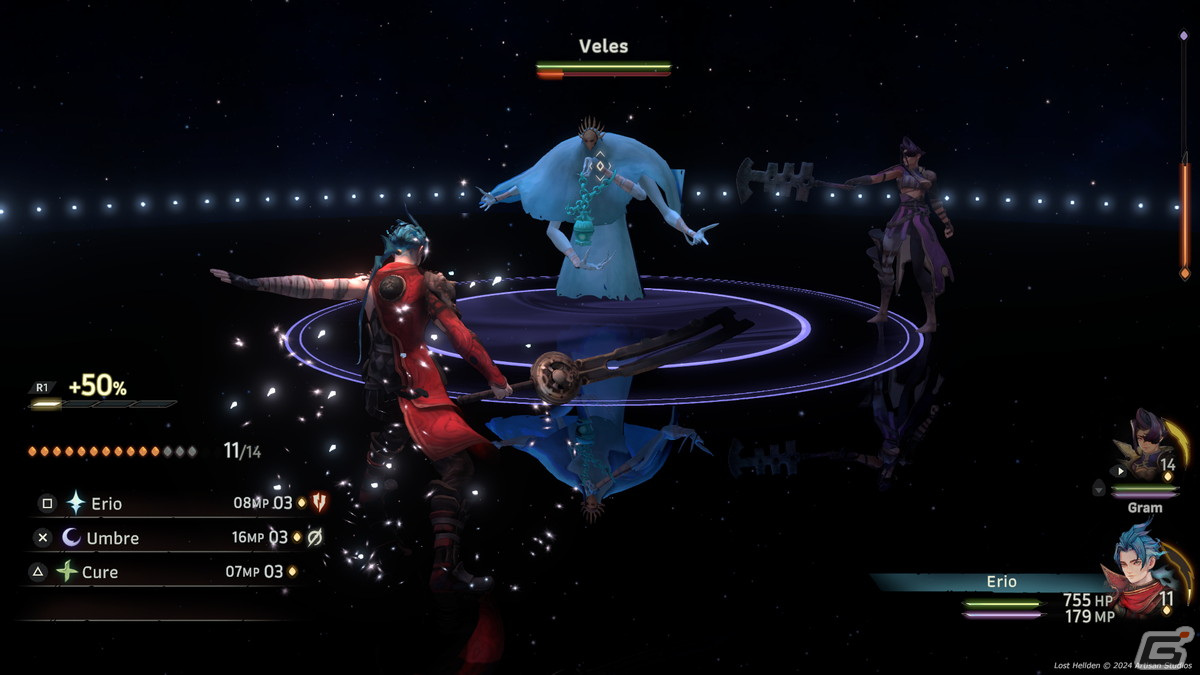Choose the Umbre spell entry

(x=112, y=538)
